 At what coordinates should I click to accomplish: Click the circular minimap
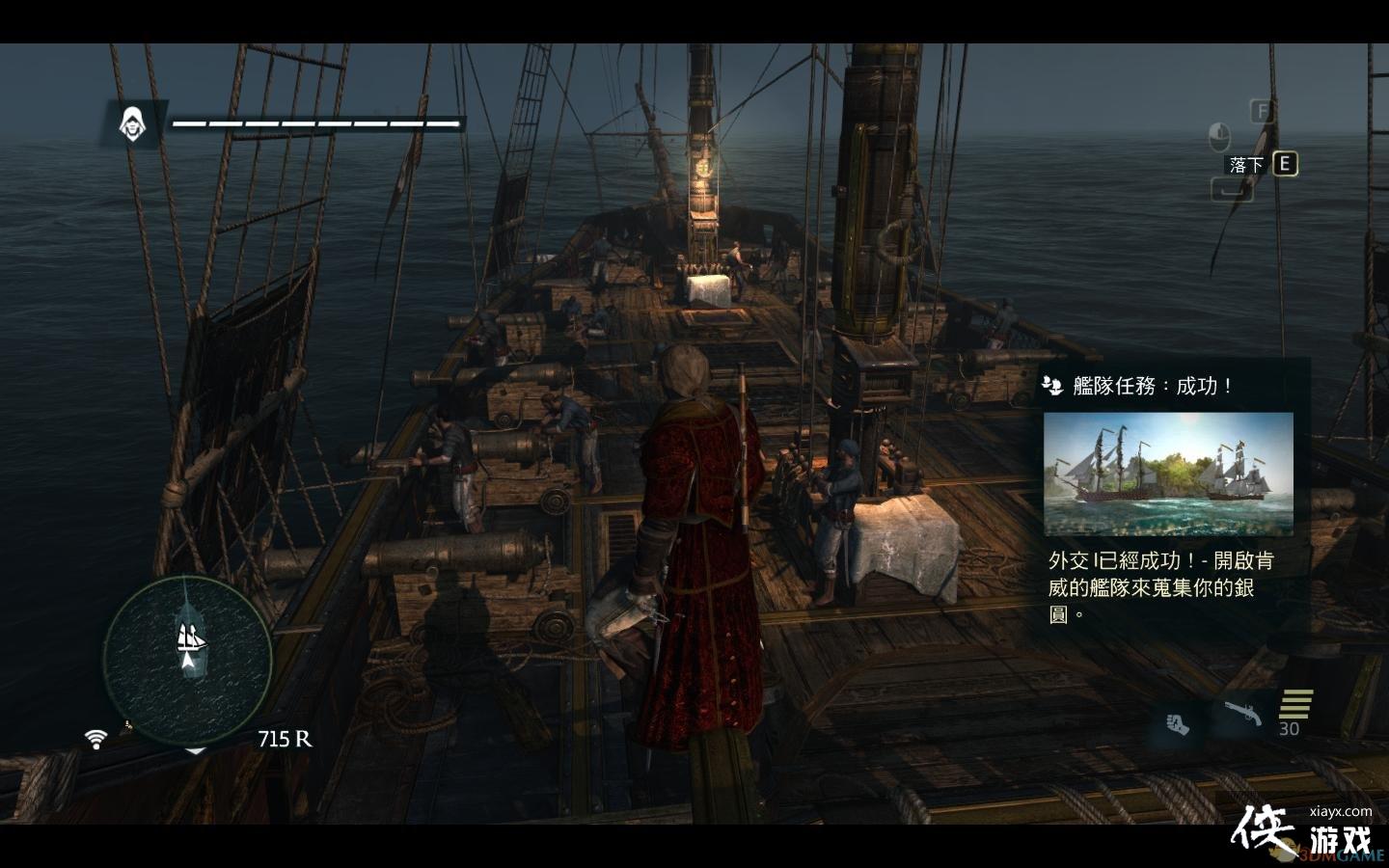(188, 661)
